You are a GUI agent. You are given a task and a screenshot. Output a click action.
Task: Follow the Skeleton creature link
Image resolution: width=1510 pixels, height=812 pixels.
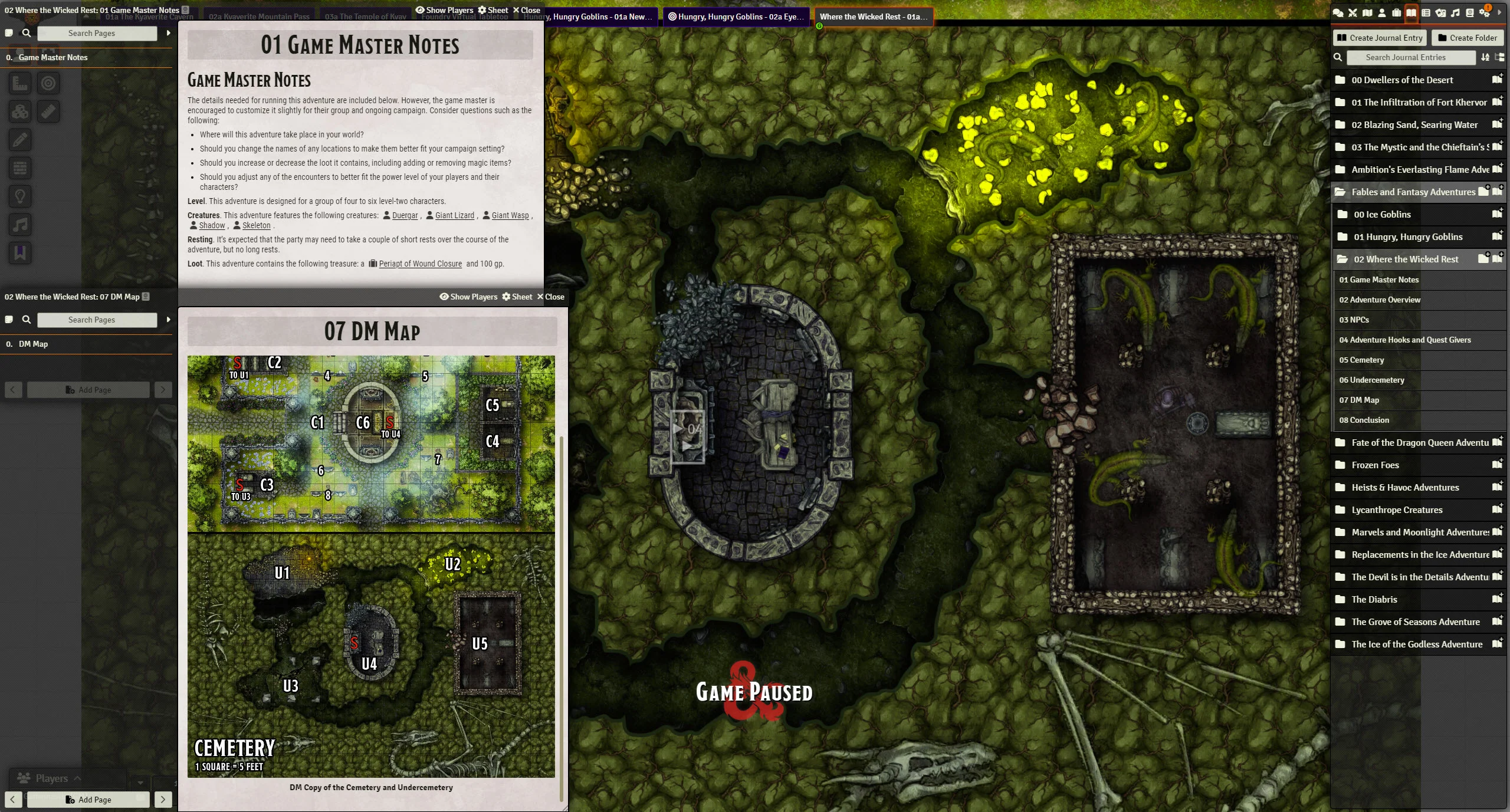256,225
